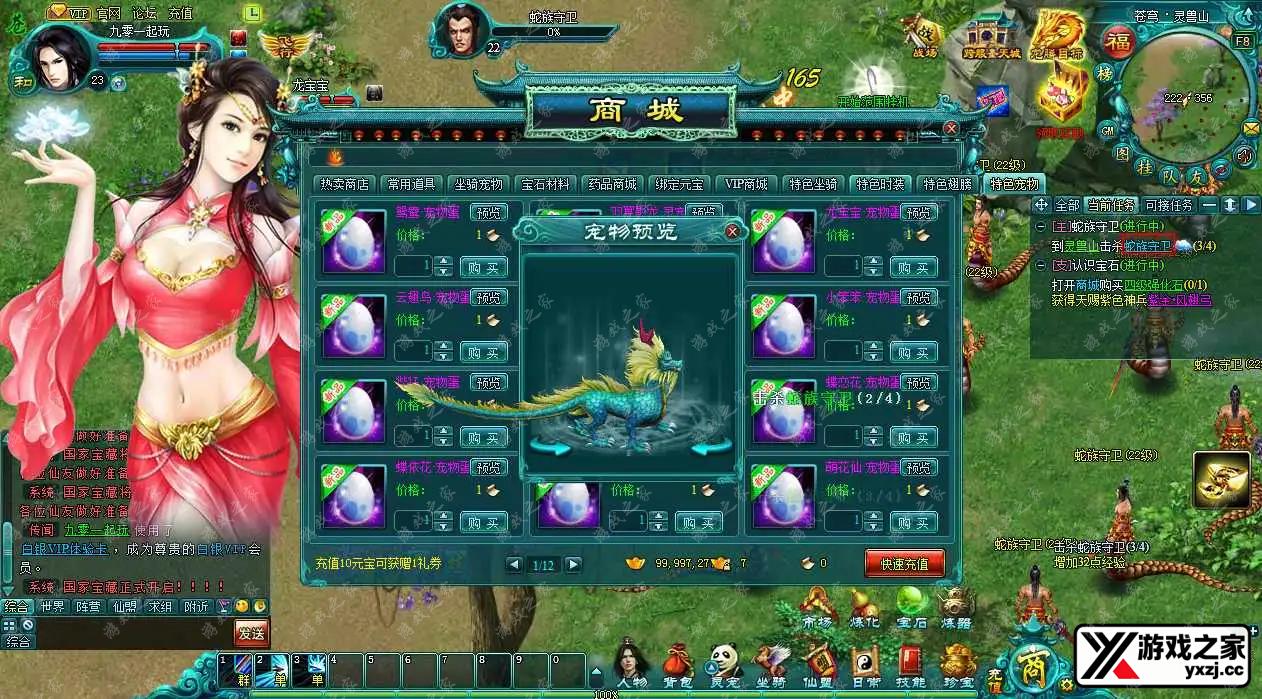This screenshot has width=1262, height=699.
Task: Open the 宝石 gem menu icon
Action: [911, 603]
